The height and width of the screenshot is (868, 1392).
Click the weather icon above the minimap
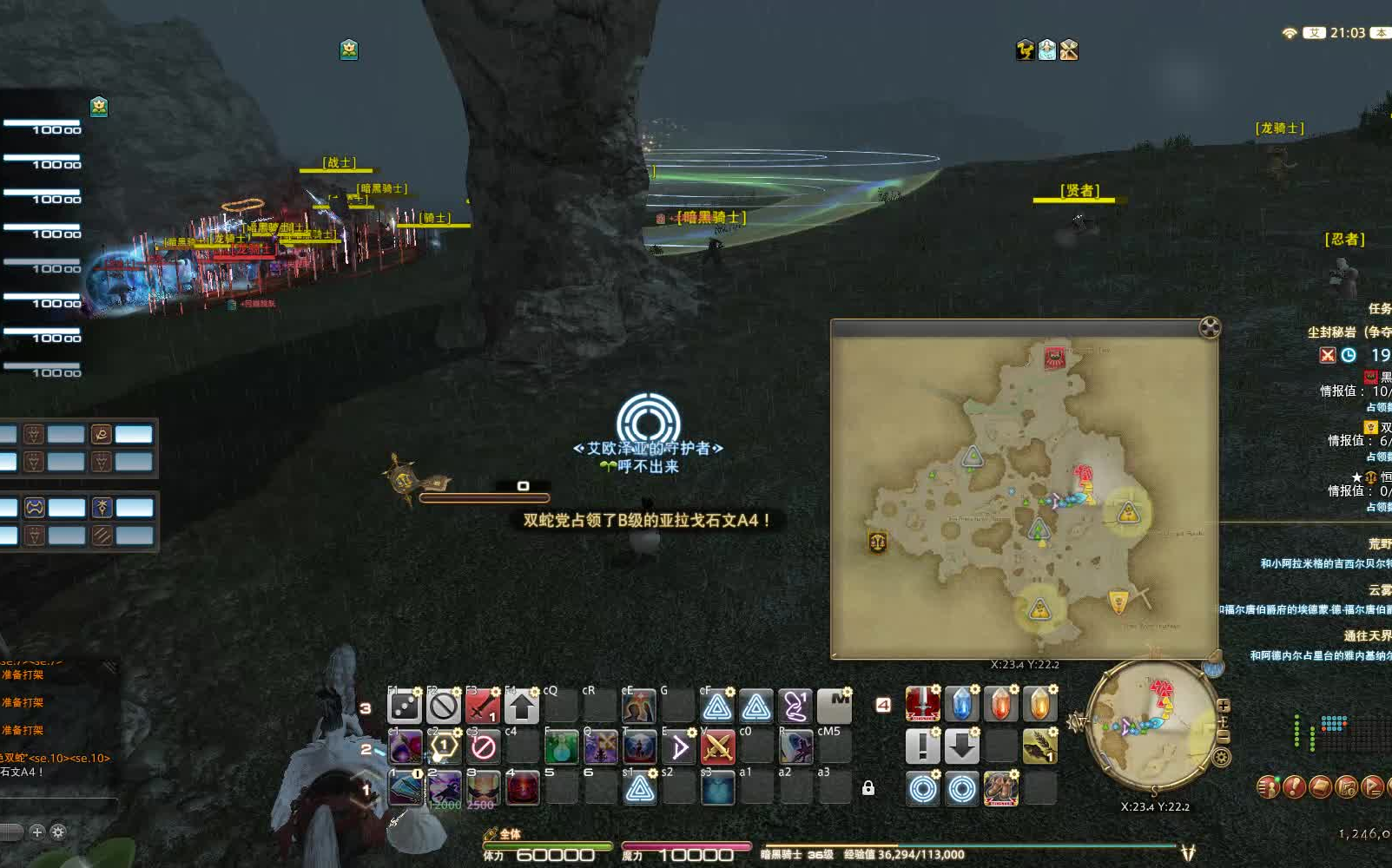(x=1212, y=668)
